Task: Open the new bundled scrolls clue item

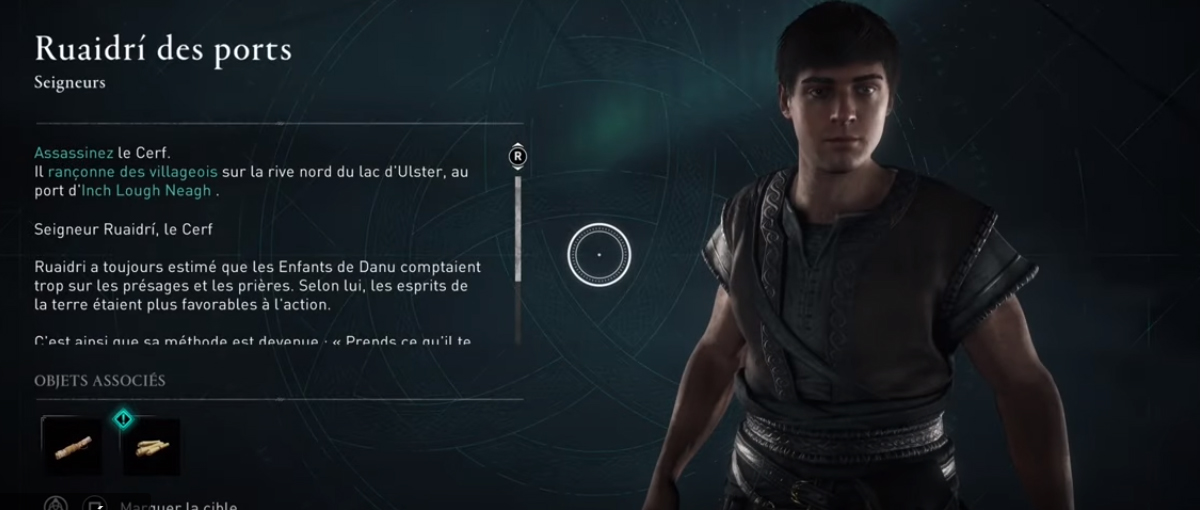Action: point(151,446)
